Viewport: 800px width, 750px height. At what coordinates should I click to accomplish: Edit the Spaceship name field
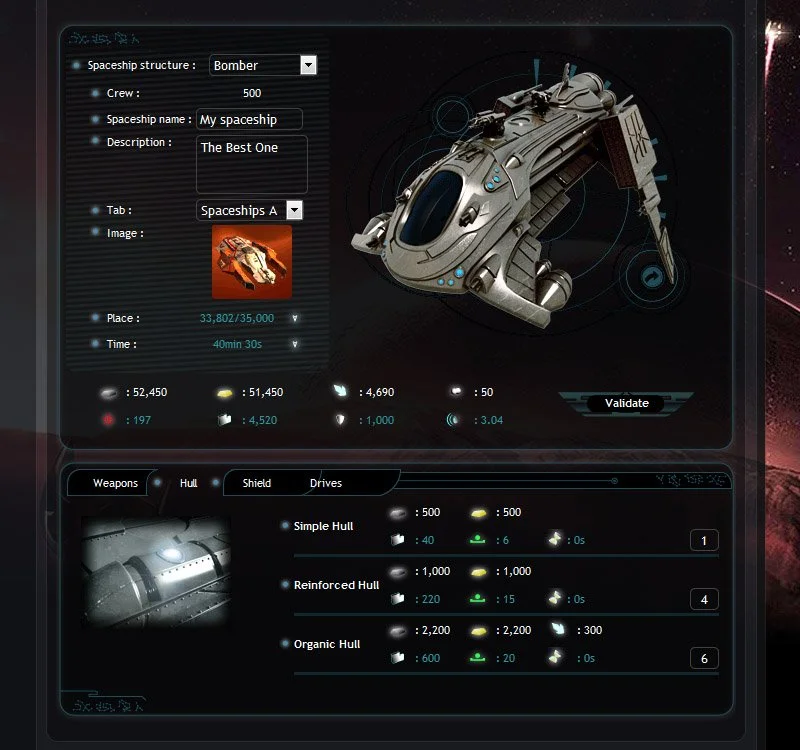[249, 119]
